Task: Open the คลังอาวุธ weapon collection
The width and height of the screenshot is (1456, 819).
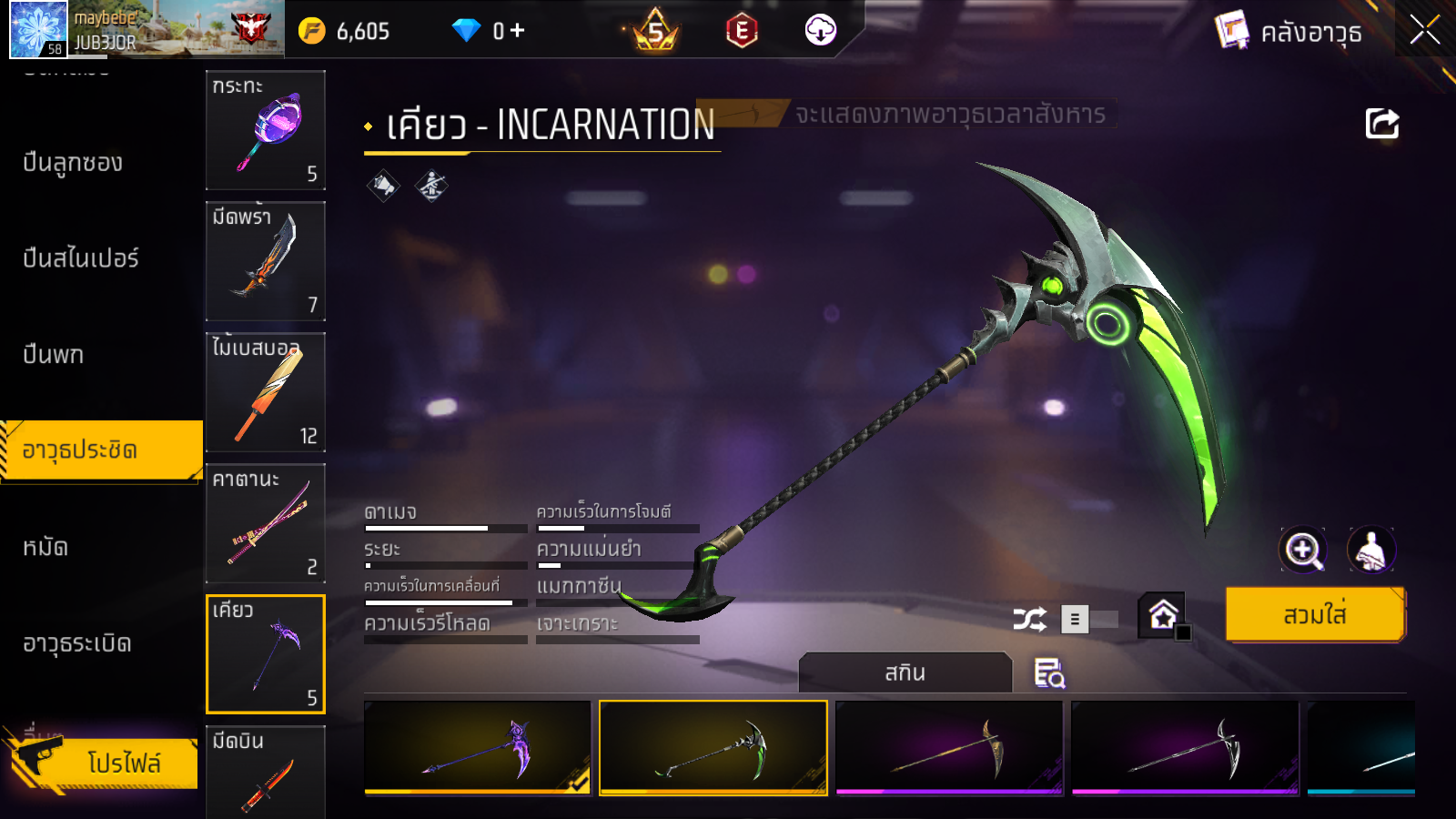Action: [1289, 33]
